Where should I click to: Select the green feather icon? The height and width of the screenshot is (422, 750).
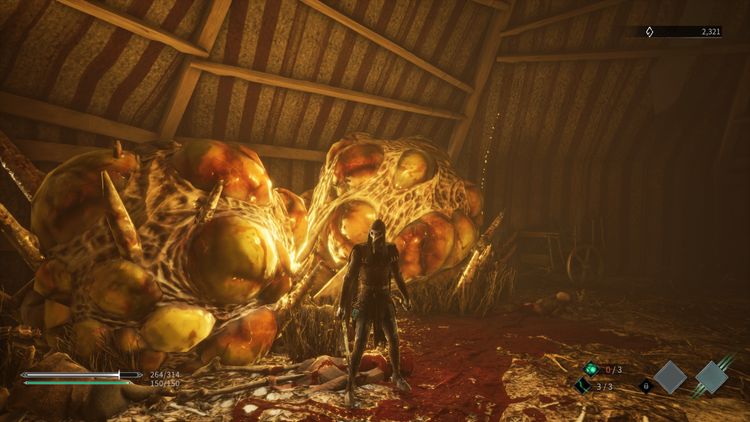pos(583,385)
